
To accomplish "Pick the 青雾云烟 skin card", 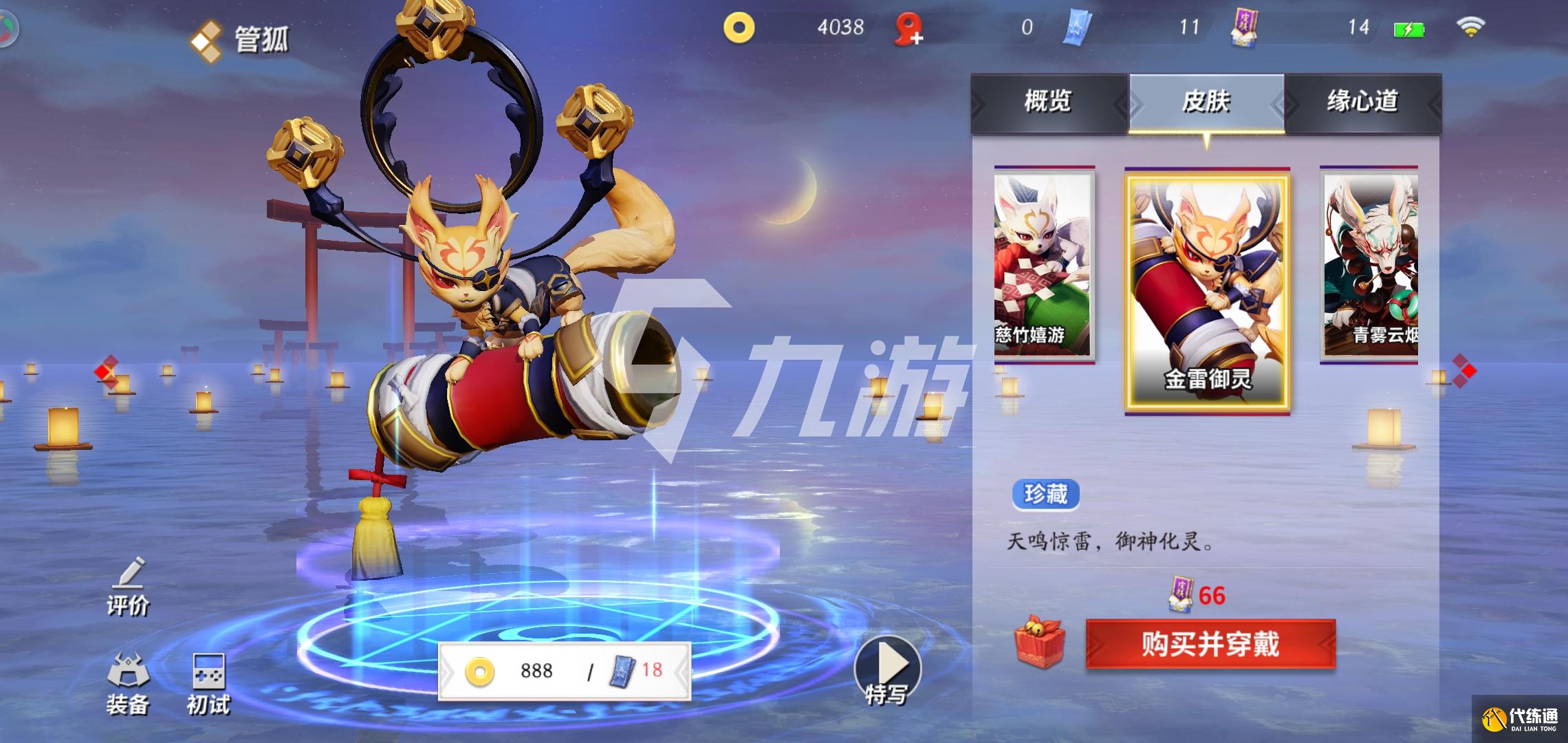I will tap(1370, 265).
